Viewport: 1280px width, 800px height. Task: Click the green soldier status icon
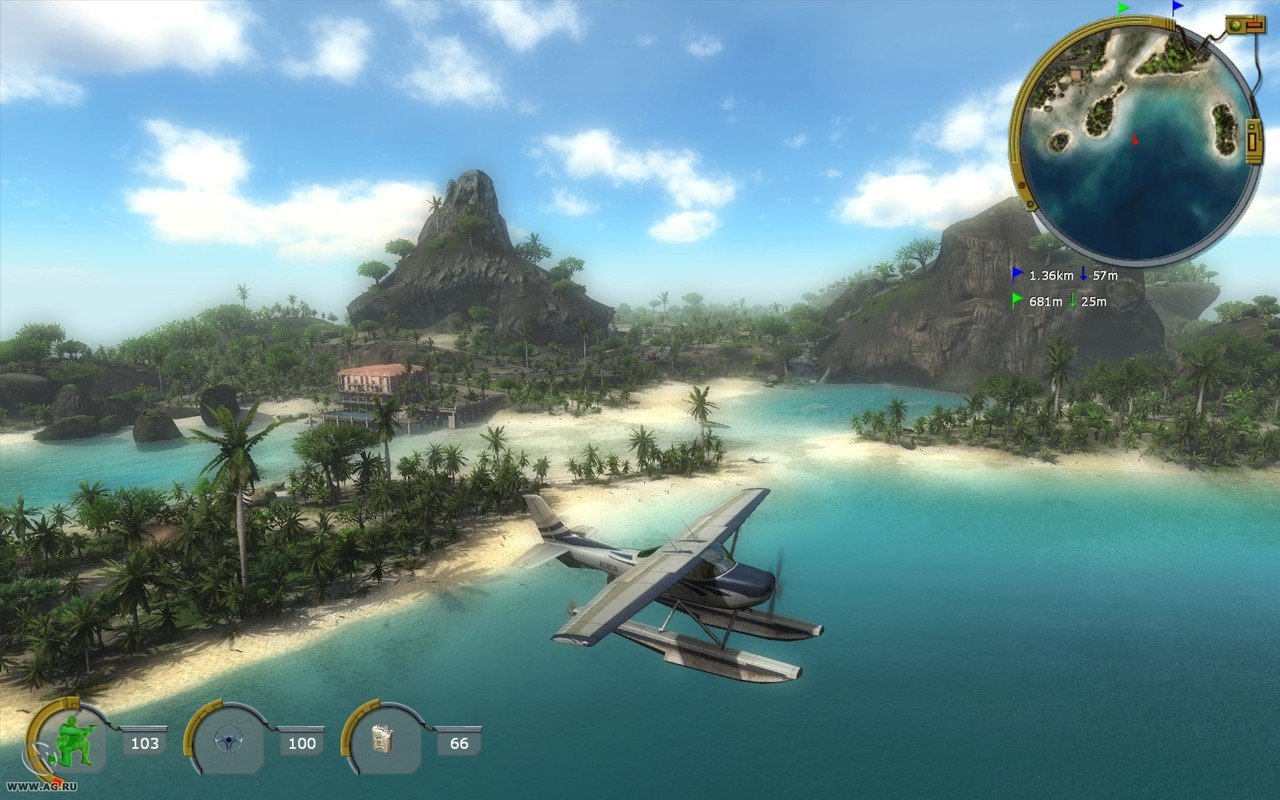(x=72, y=742)
